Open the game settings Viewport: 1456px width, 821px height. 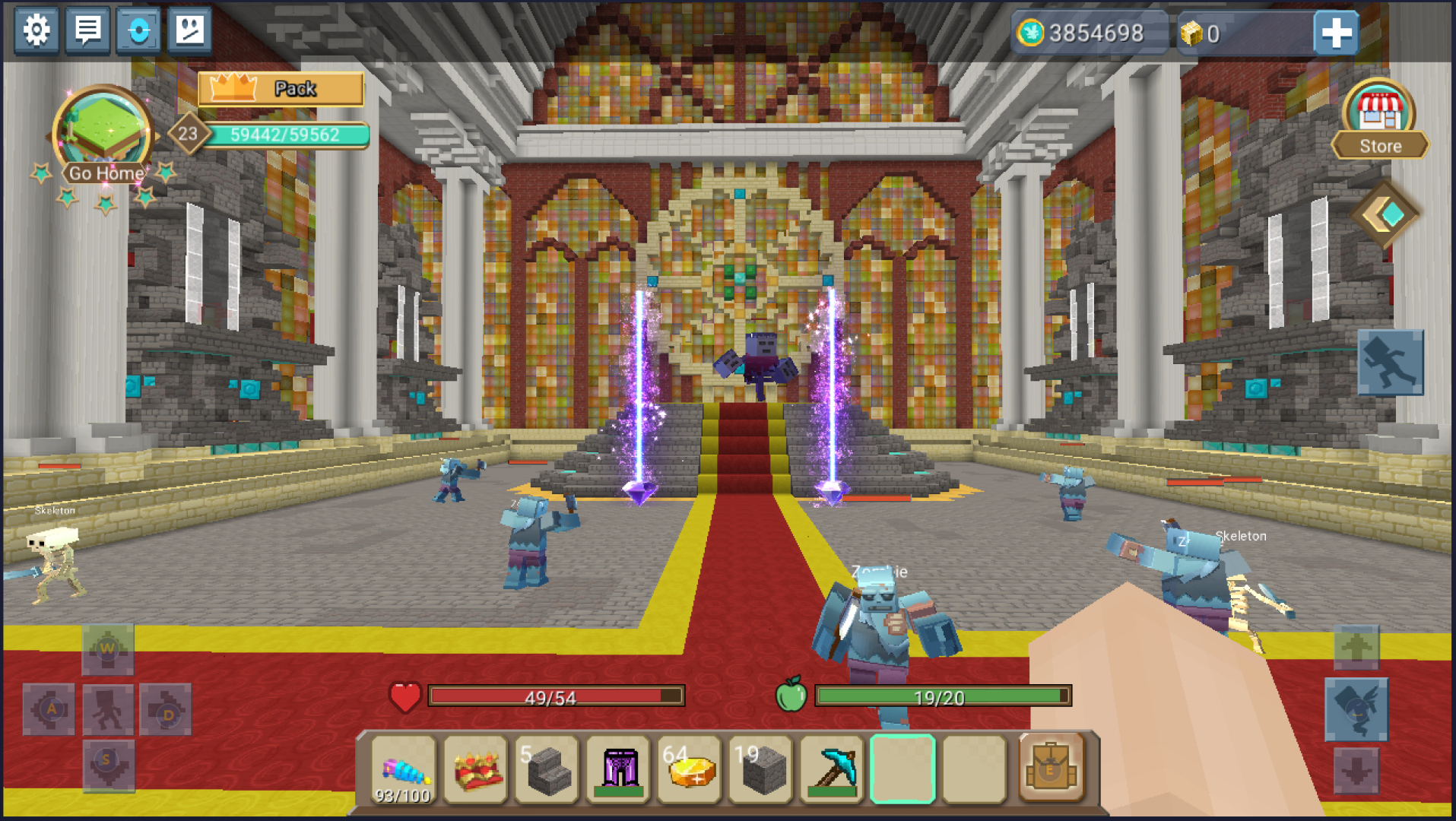pos(35,31)
